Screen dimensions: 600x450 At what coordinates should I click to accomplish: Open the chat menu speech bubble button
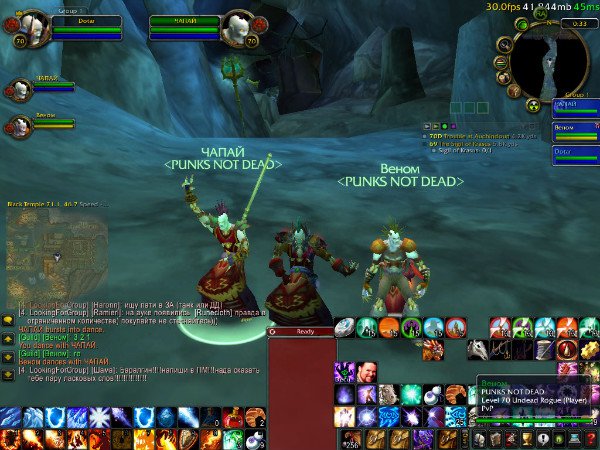point(8,319)
